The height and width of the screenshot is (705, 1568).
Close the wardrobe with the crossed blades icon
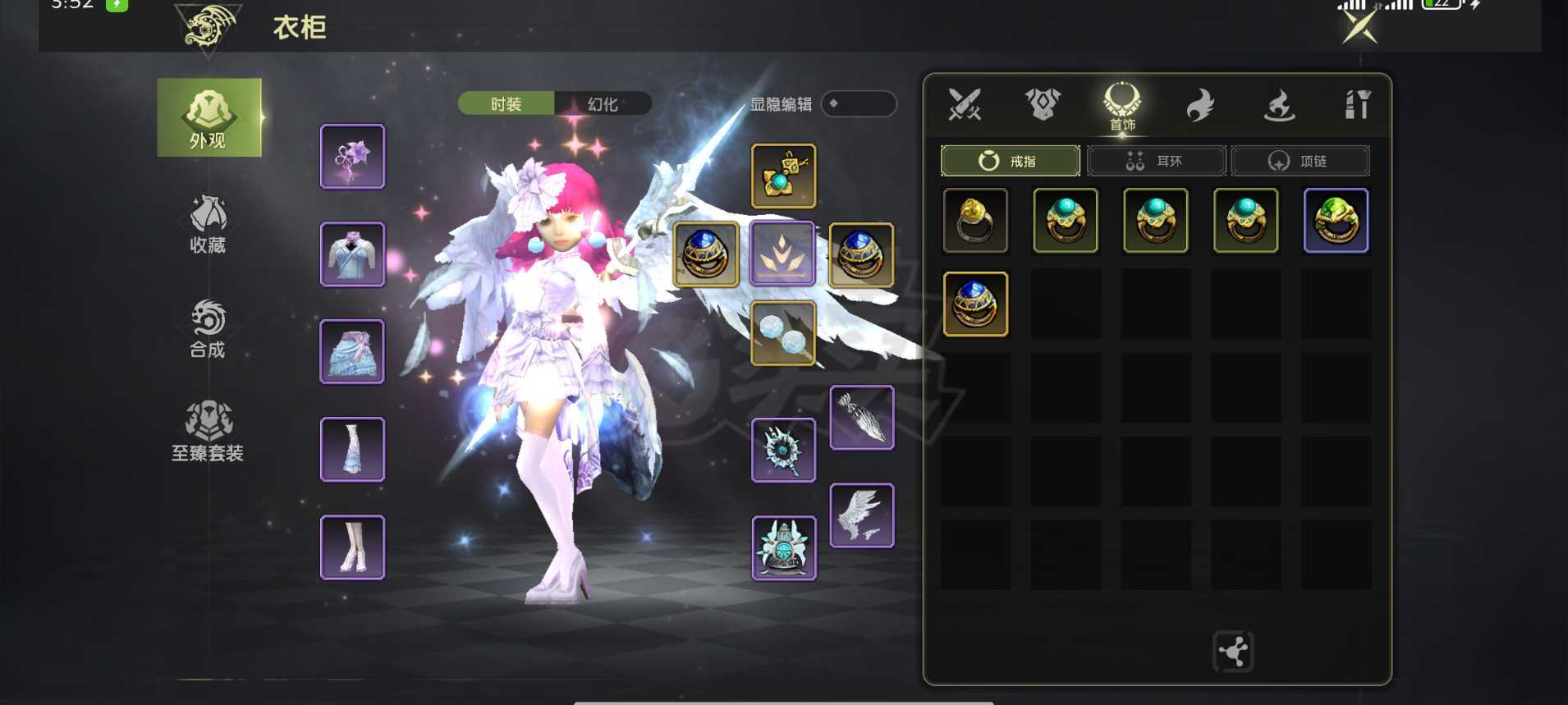pyautogui.click(x=1359, y=26)
